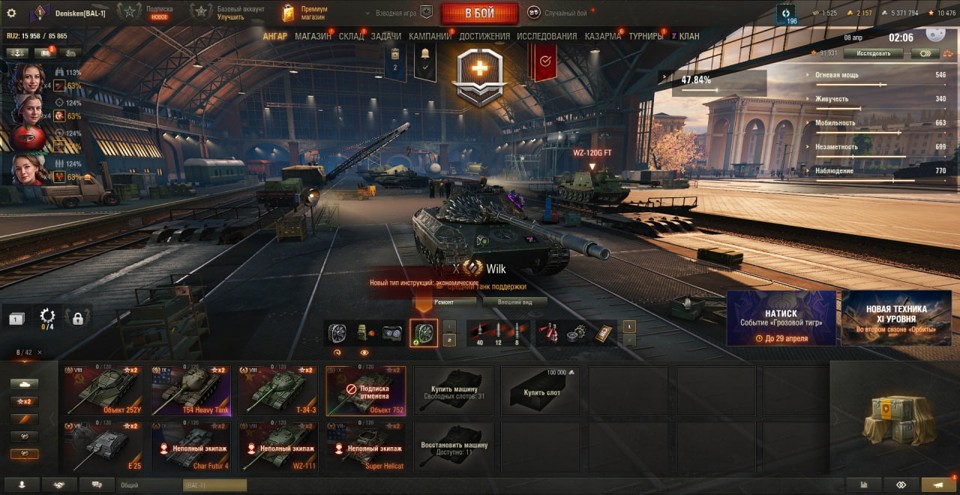960x495 pixels.
Task: Open the НАТИСК event banner
Action: point(781,318)
